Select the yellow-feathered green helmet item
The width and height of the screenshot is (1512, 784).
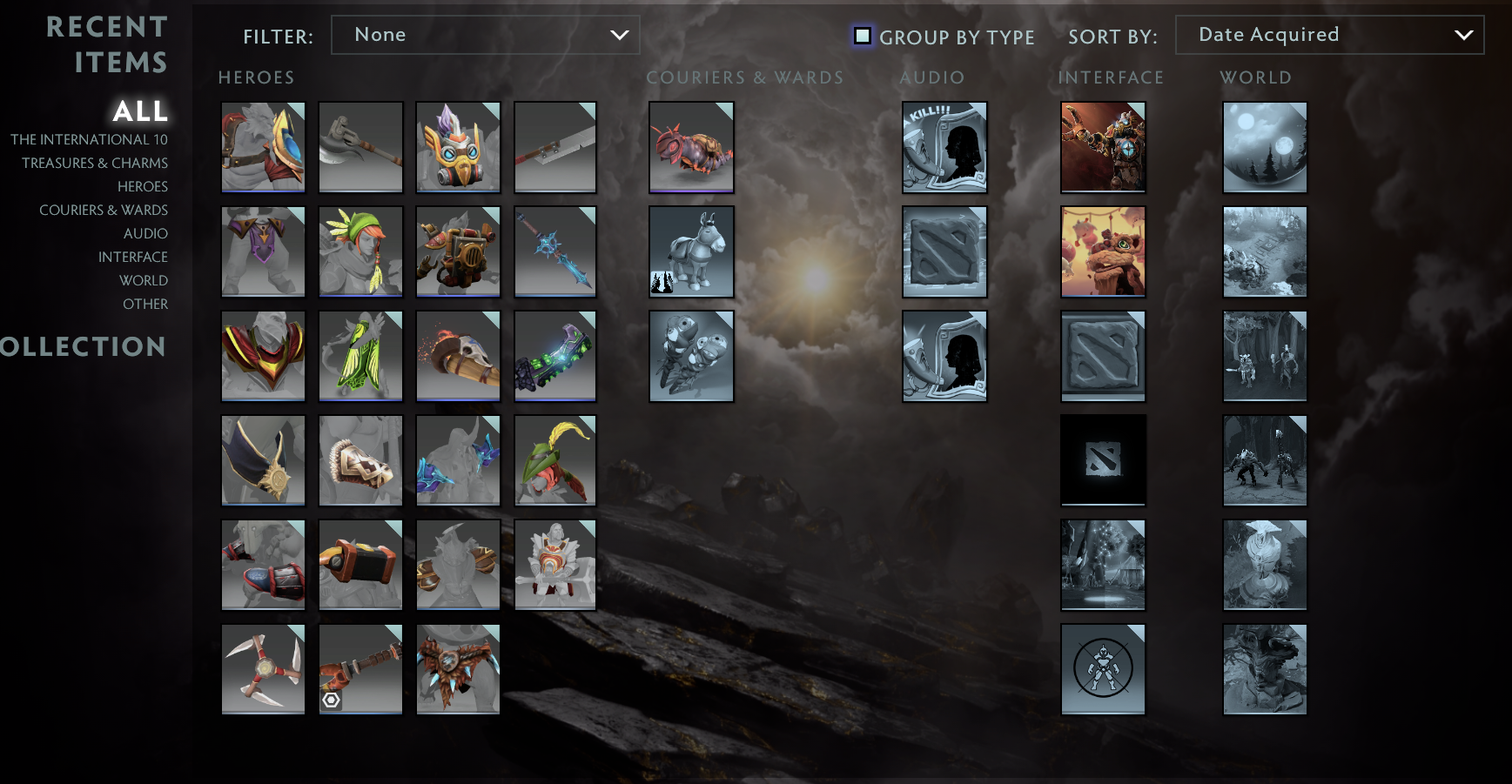pos(555,460)
